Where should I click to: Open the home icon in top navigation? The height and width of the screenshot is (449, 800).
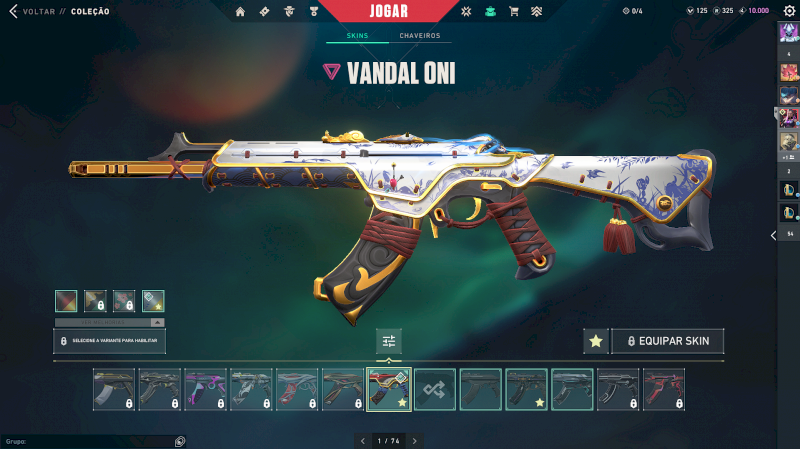(240, 11)
